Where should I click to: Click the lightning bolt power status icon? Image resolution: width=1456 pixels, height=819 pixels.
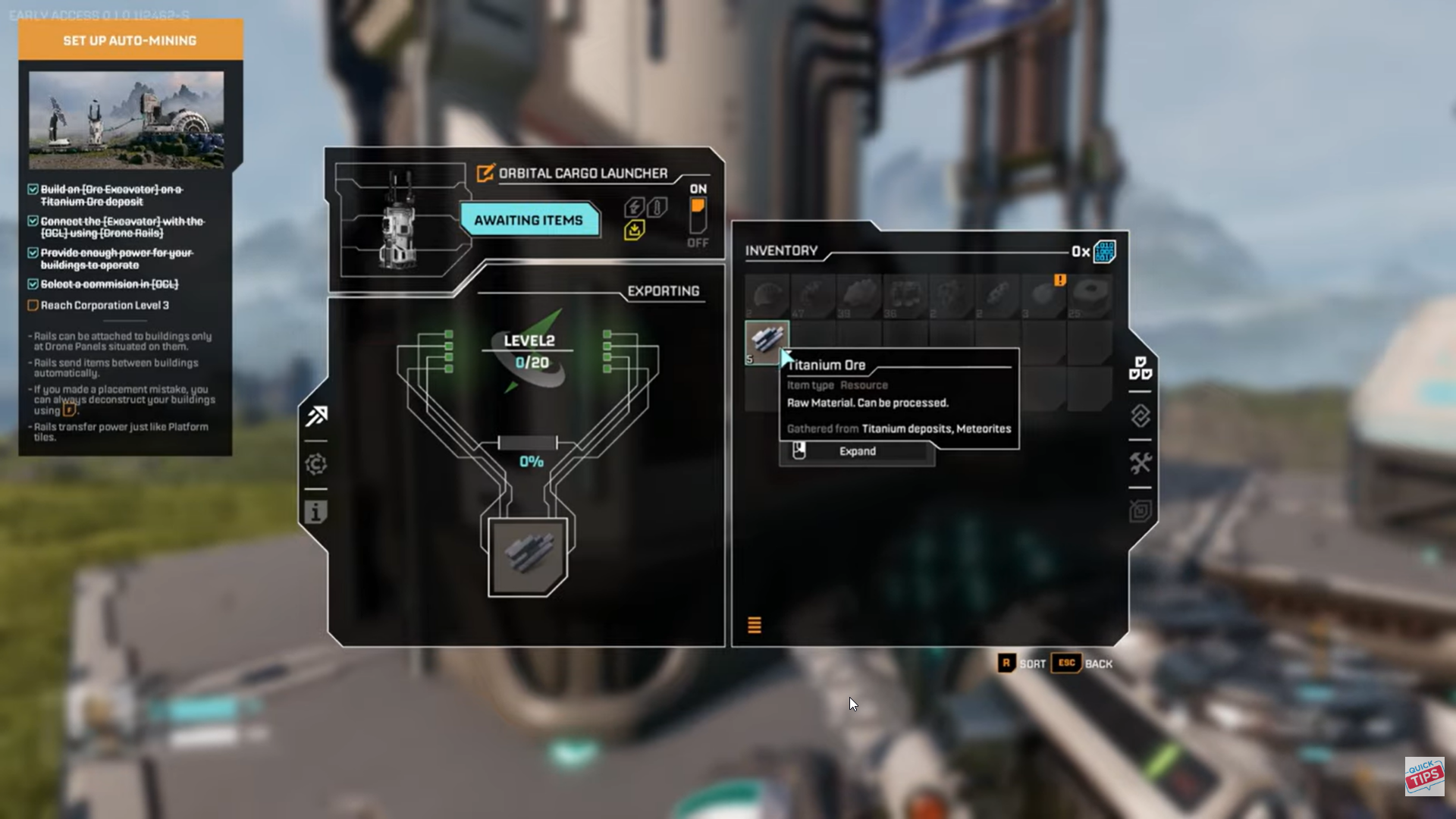[x=634, y=206]
